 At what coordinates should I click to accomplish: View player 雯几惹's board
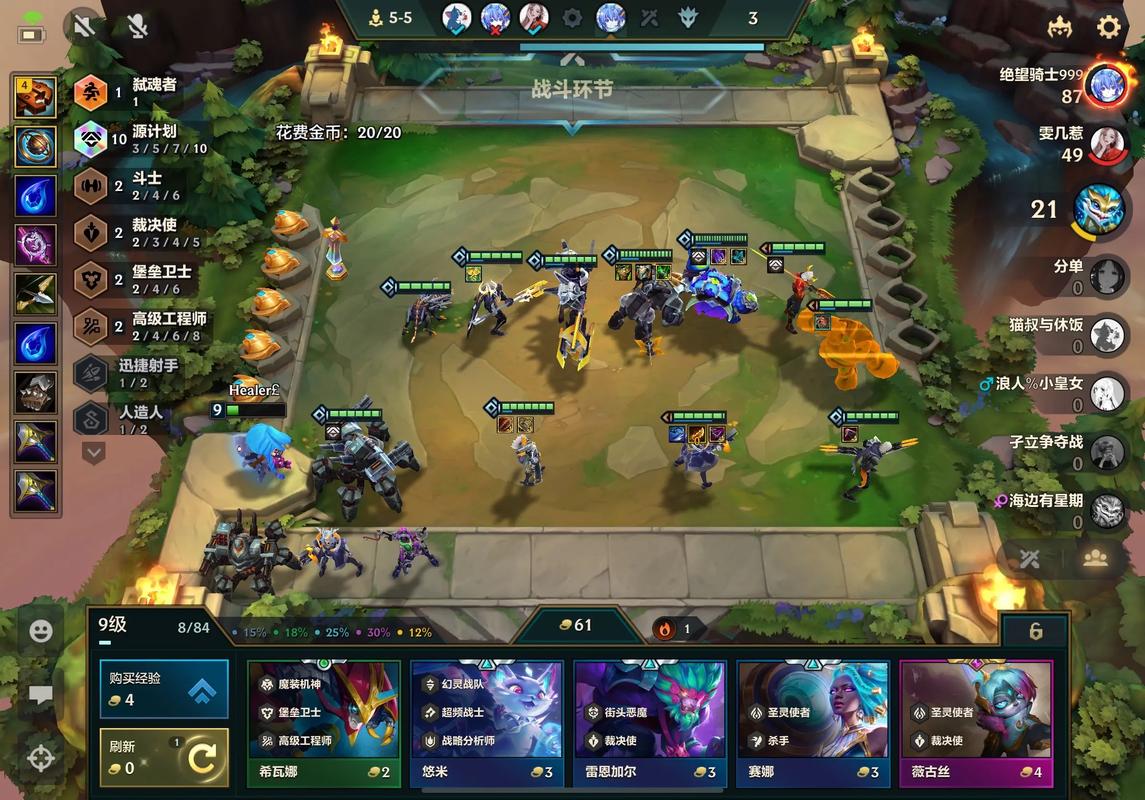tap(1107, 145)
